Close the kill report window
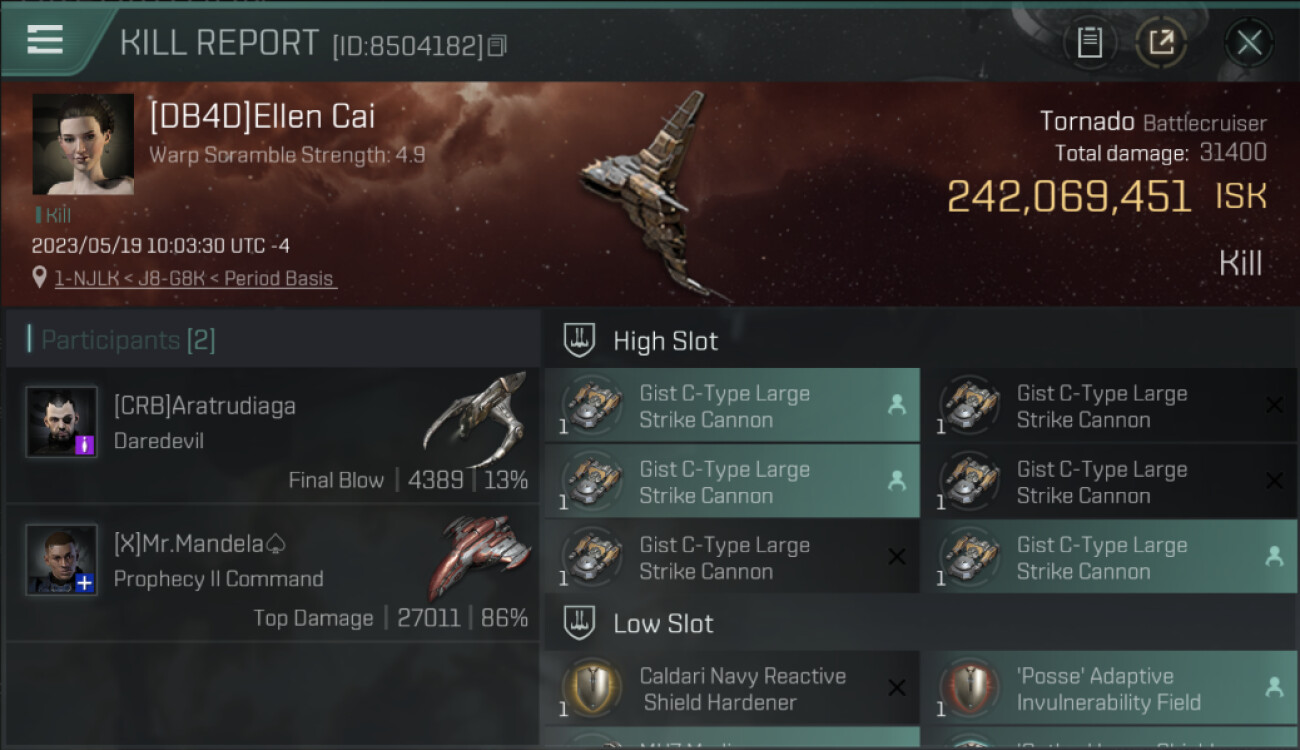1300x750 pixels. tap(1249, 42)
